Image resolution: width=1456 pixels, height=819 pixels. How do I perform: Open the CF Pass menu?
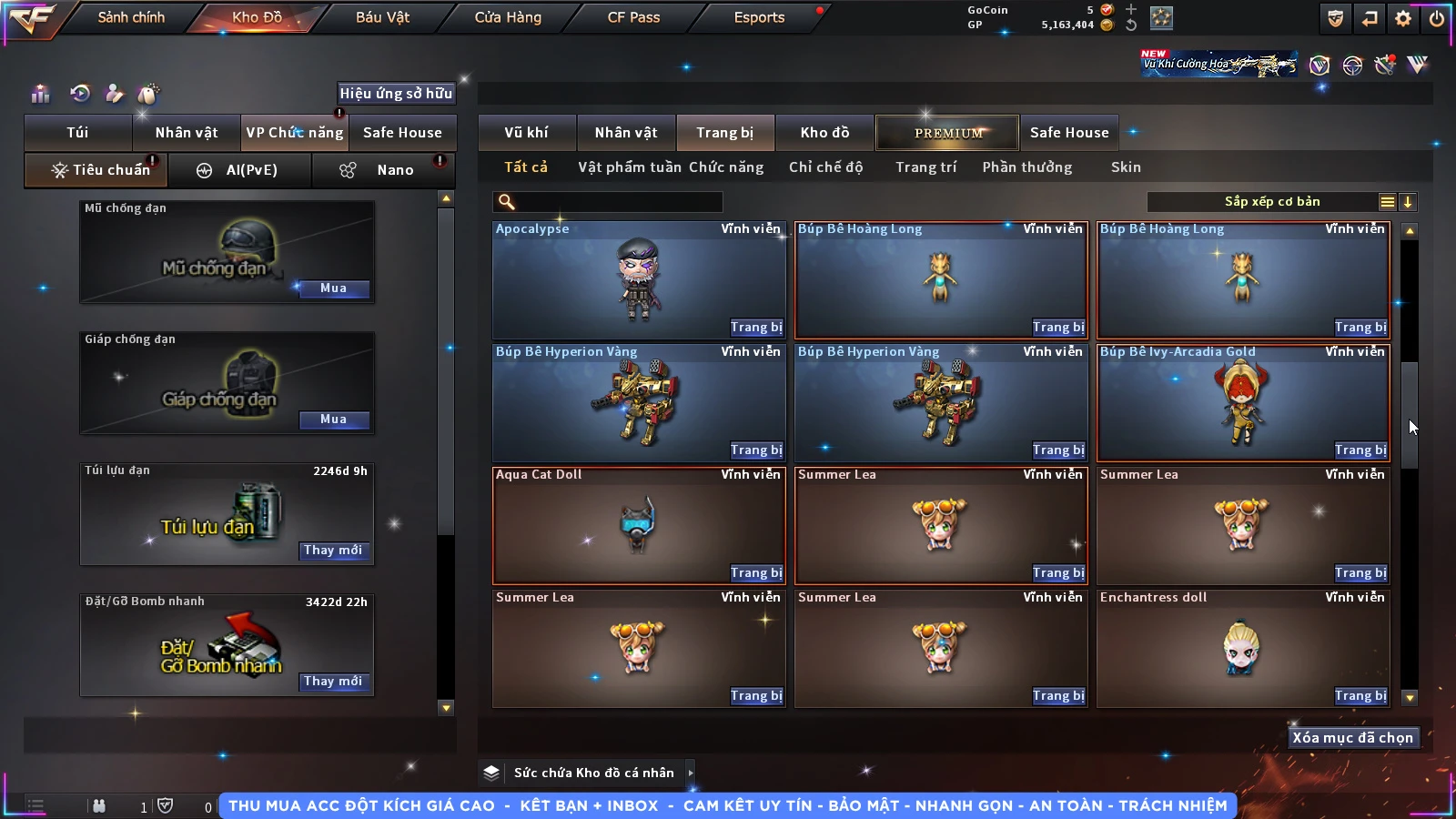(633, 17)
